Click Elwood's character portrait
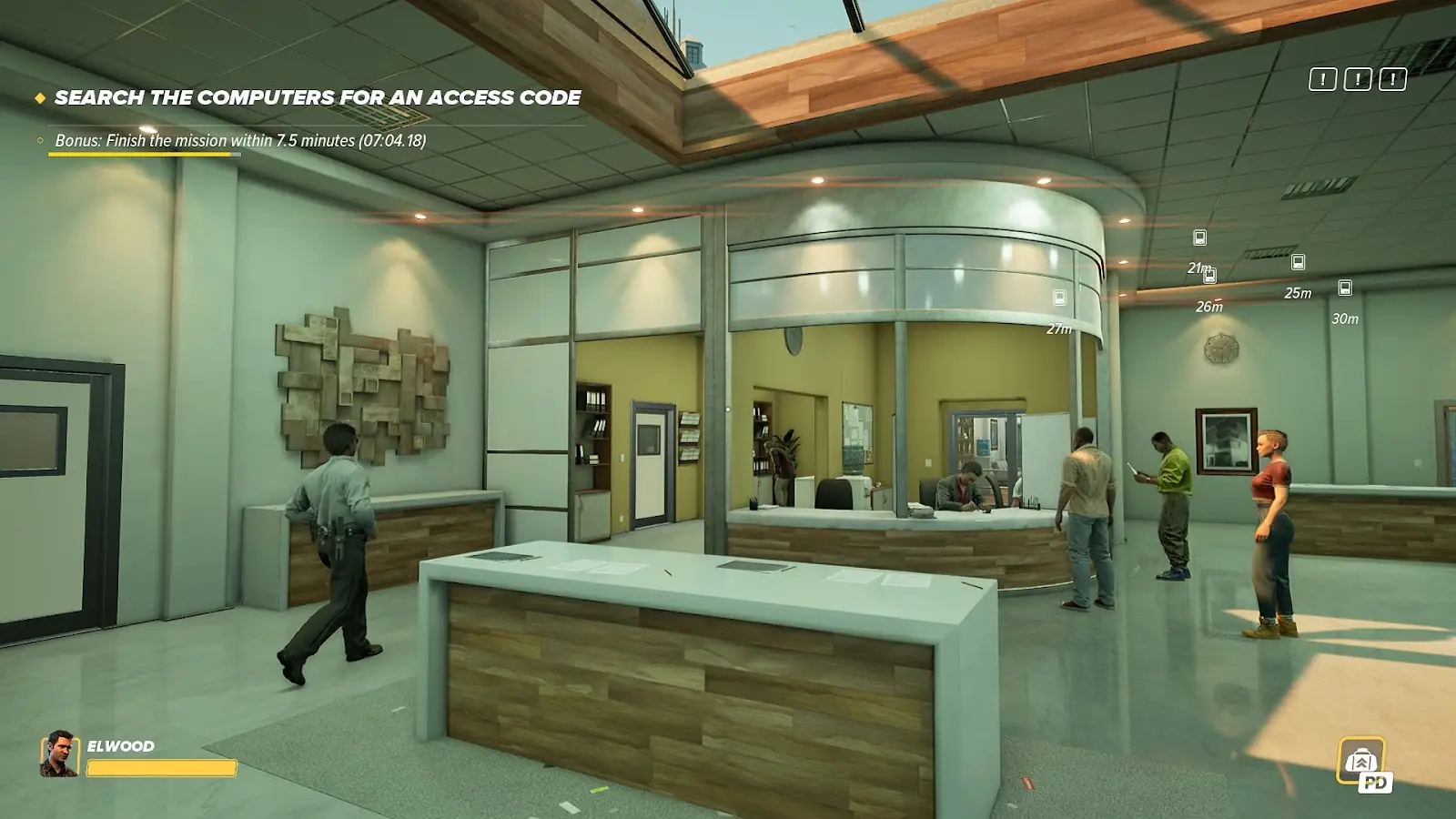The width and height of the screenshot is (1456, 819). 59,754
